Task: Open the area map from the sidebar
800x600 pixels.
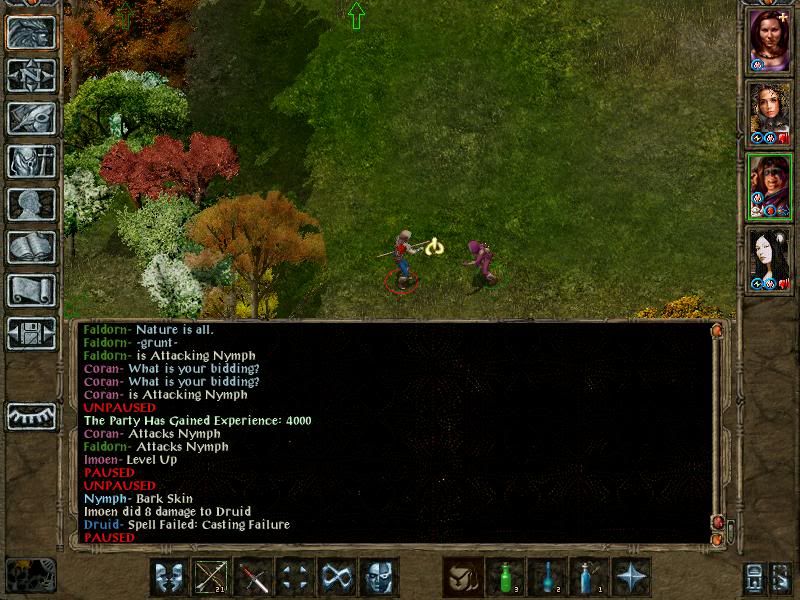Action: 31,75
